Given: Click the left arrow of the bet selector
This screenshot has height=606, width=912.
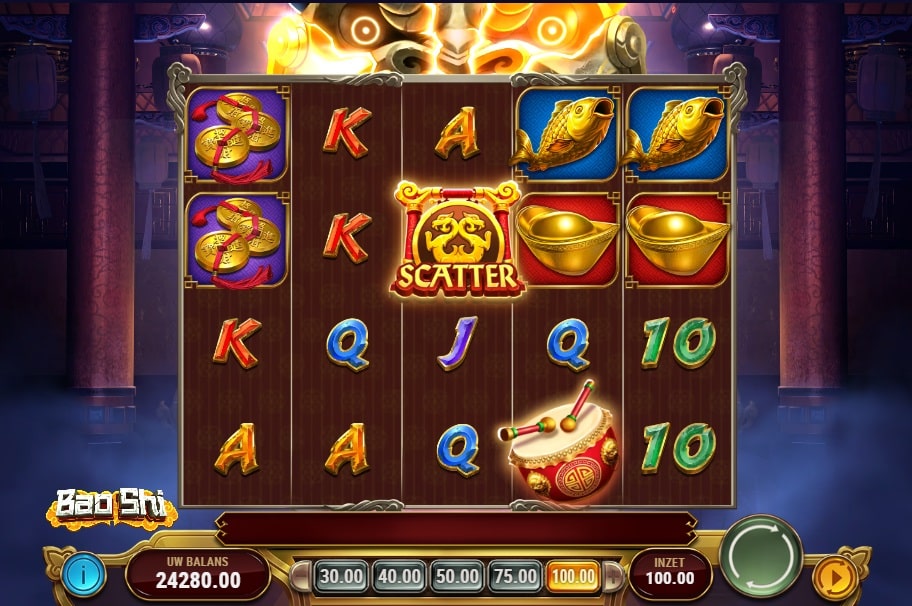Looking at the screenshot, I should click(x=299, y=577).
